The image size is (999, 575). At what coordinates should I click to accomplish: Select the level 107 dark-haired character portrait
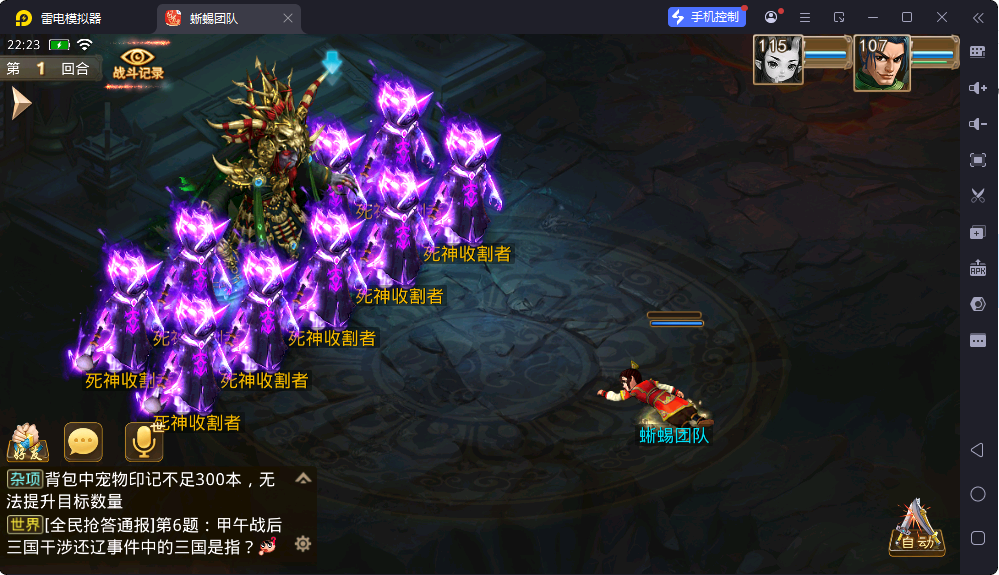[881, 62]
